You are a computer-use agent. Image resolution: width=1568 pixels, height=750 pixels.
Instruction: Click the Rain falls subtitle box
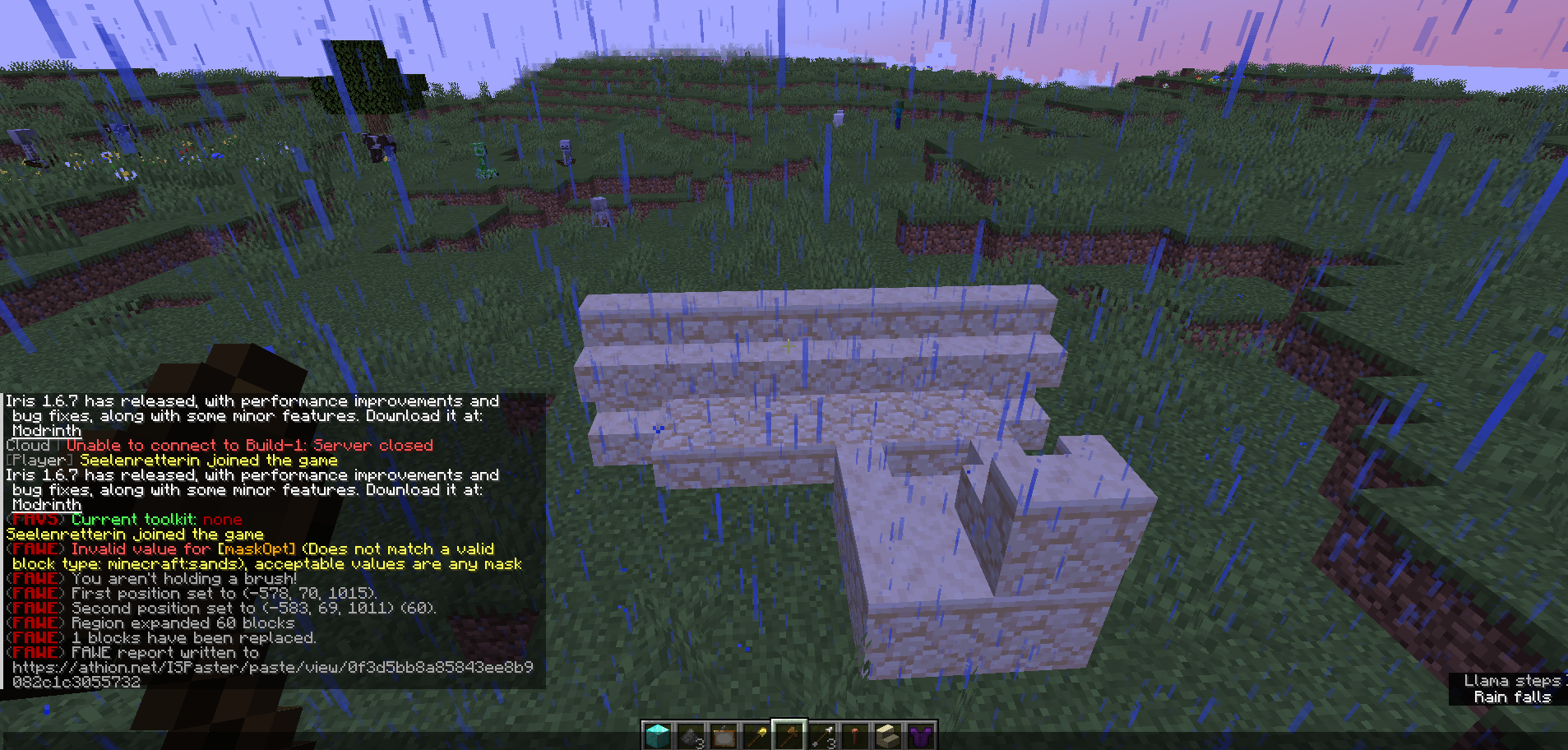point(1512,697)
